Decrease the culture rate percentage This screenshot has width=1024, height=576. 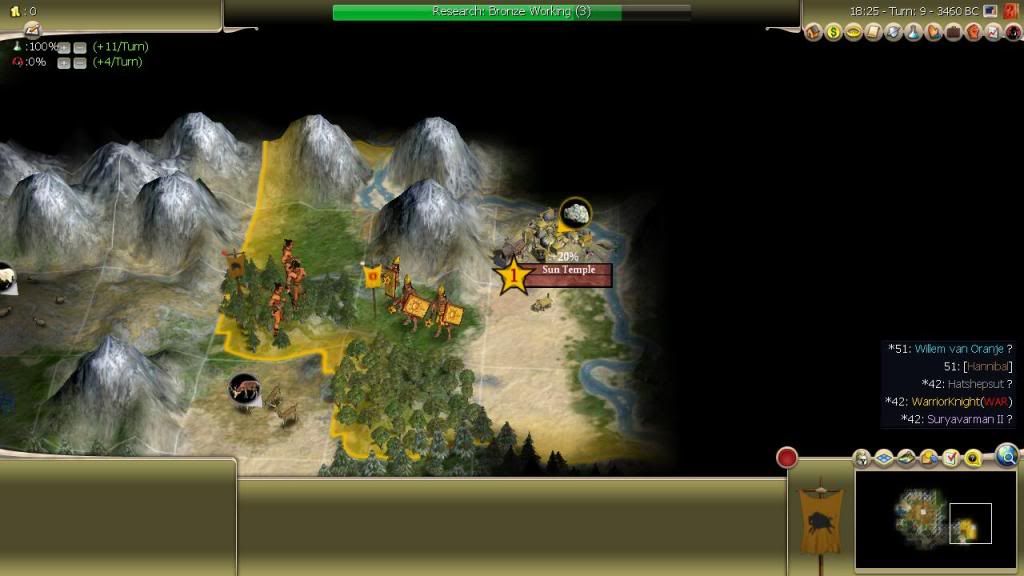click(79, 63)
